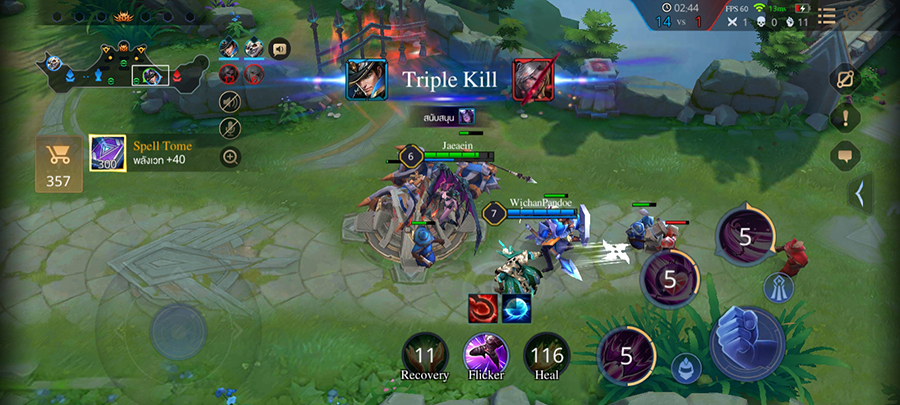Use the Recovery spell
900x405 pixels.
tap(425, 355)
